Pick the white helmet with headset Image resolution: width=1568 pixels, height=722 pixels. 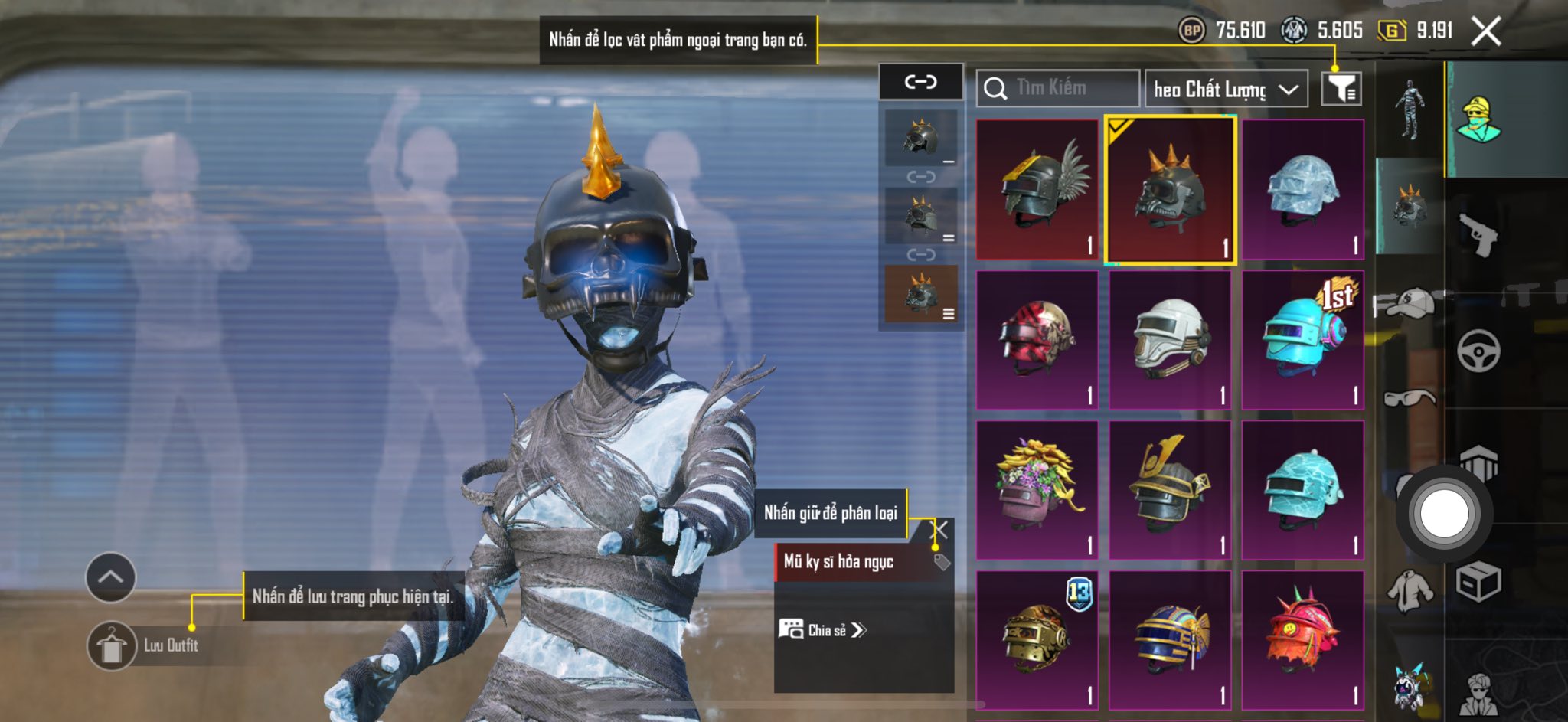click(x=1170, y=339)
